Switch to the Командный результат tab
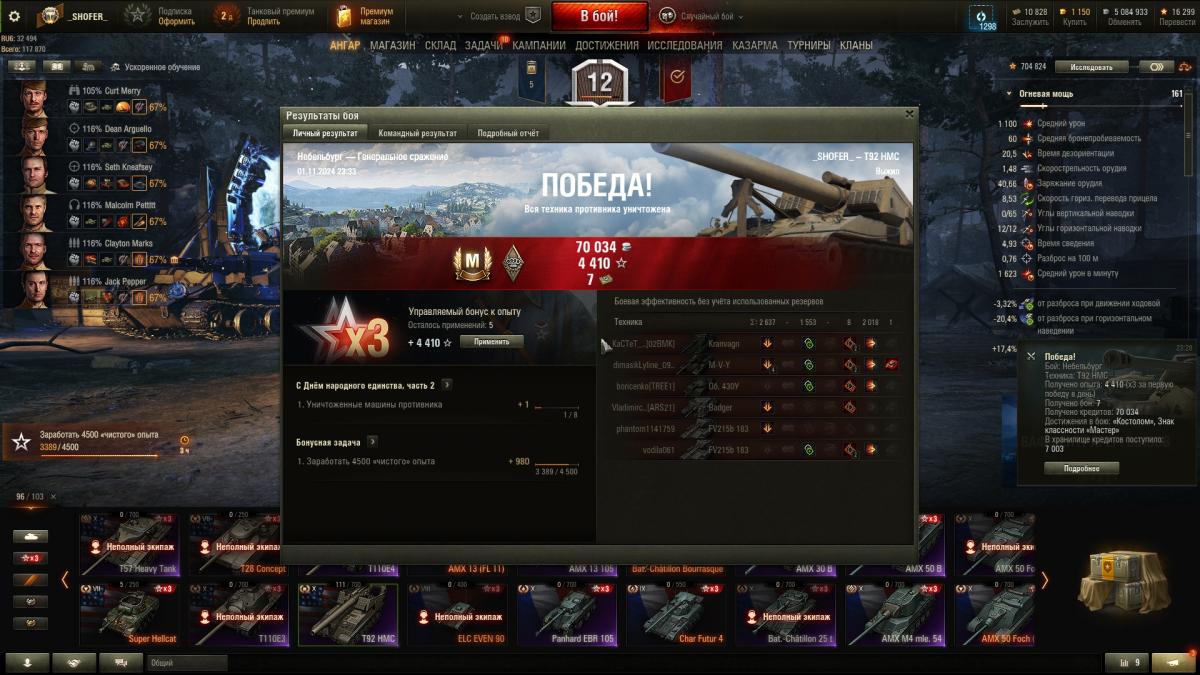Image resolution: width=1200 pixels, height=675 pixels. coord(417,133)
